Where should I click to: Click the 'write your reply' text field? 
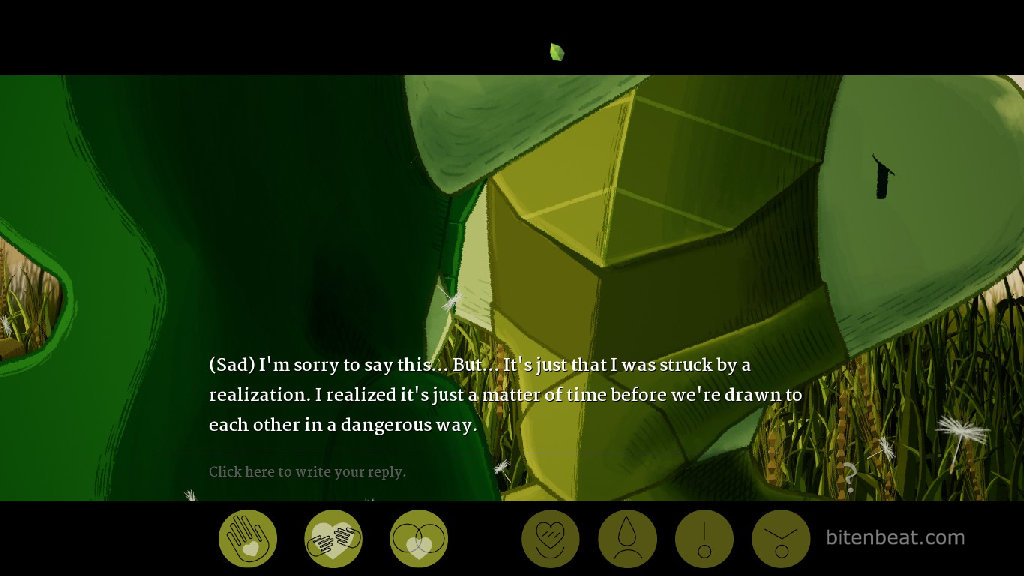point(307,472)
